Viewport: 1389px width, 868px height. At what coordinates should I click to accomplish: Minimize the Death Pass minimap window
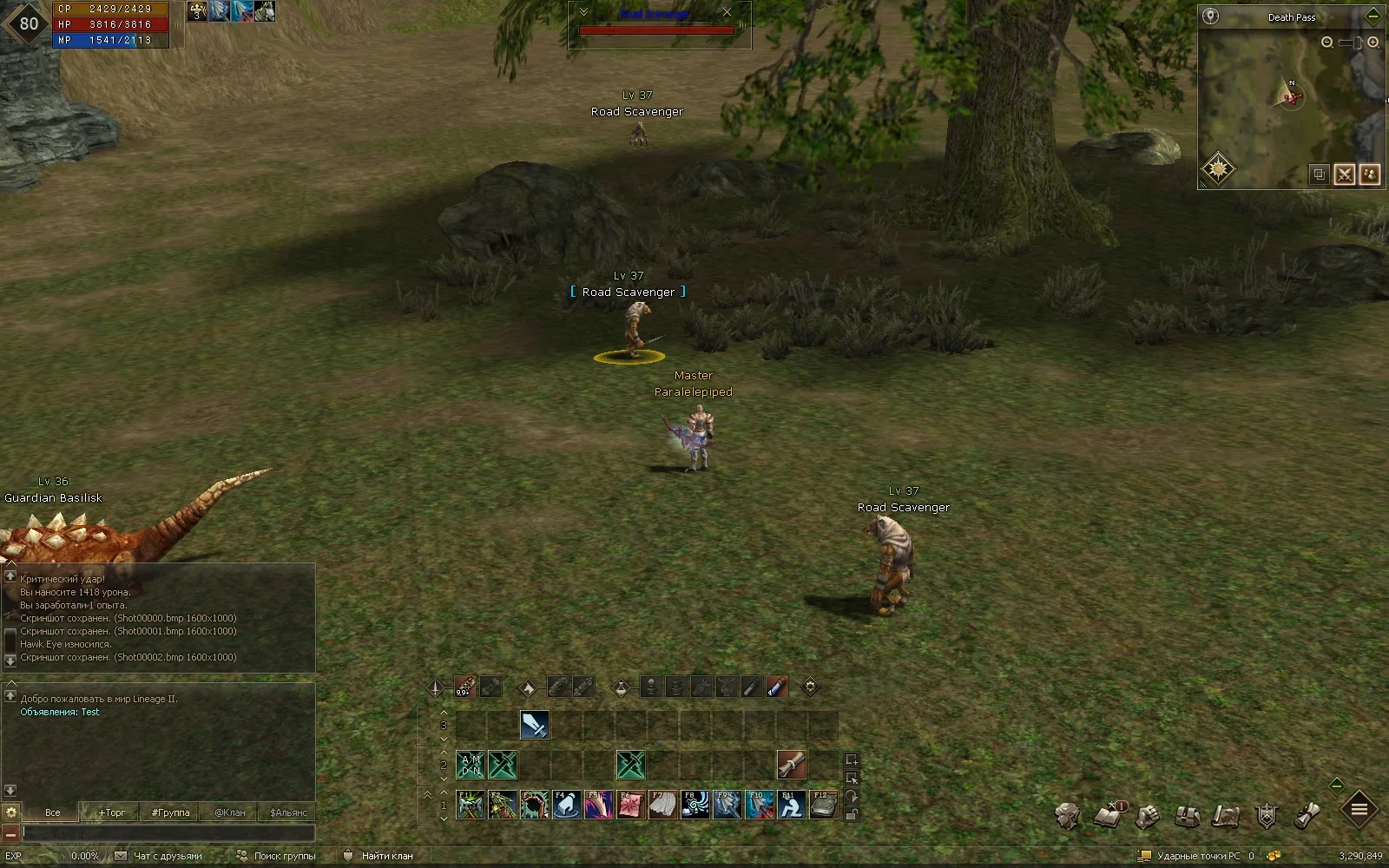coord(1373,16)
